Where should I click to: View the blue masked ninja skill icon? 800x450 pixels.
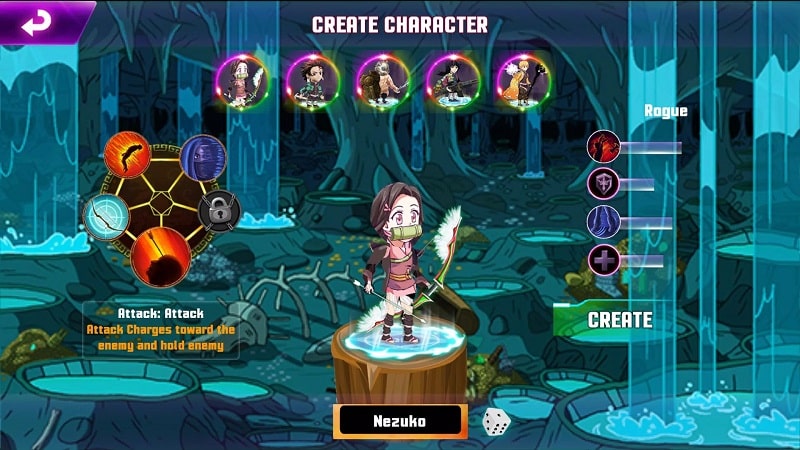click(202, 158)
